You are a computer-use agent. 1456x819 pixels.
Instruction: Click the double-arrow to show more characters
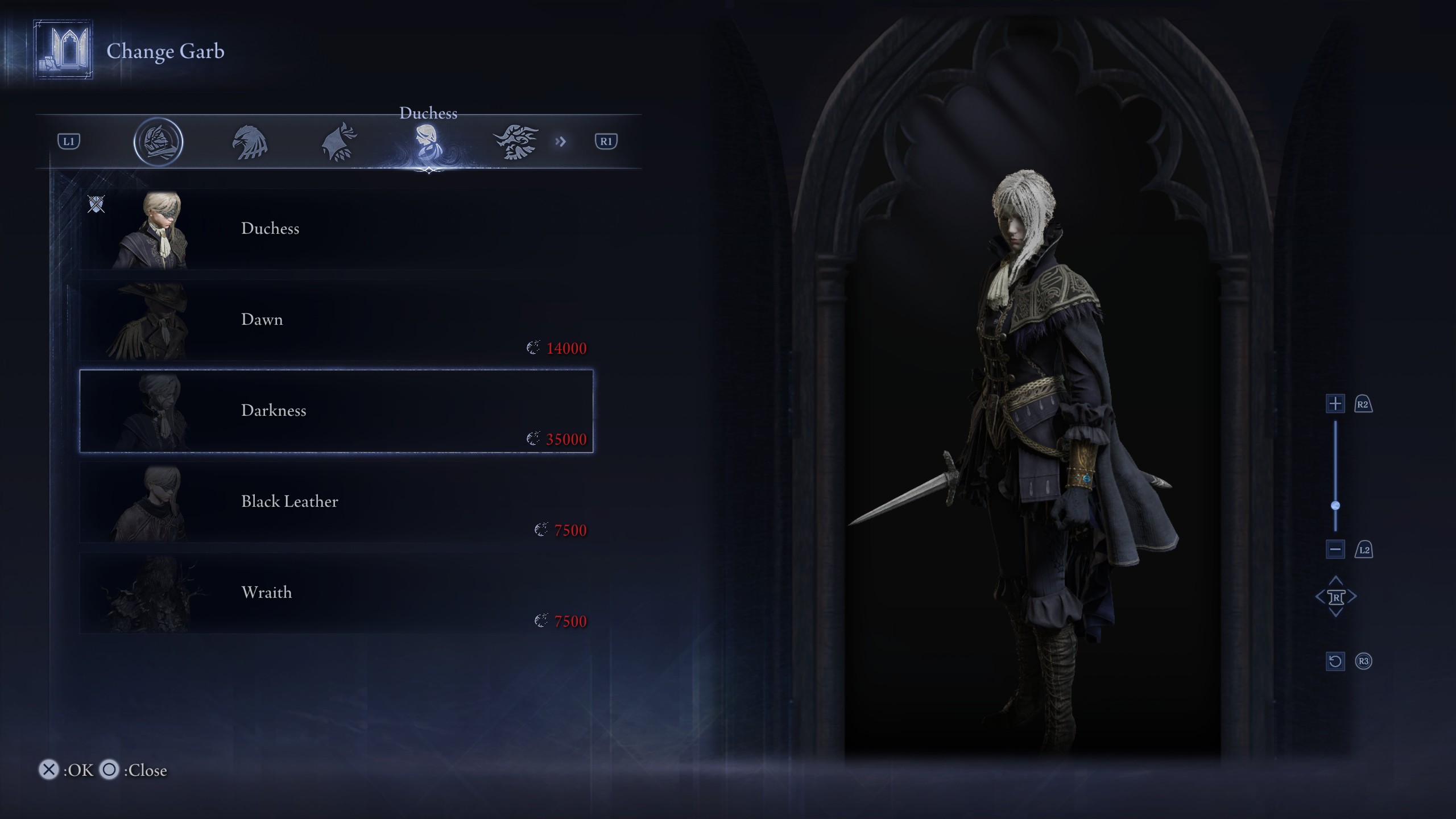click(561, 142)
